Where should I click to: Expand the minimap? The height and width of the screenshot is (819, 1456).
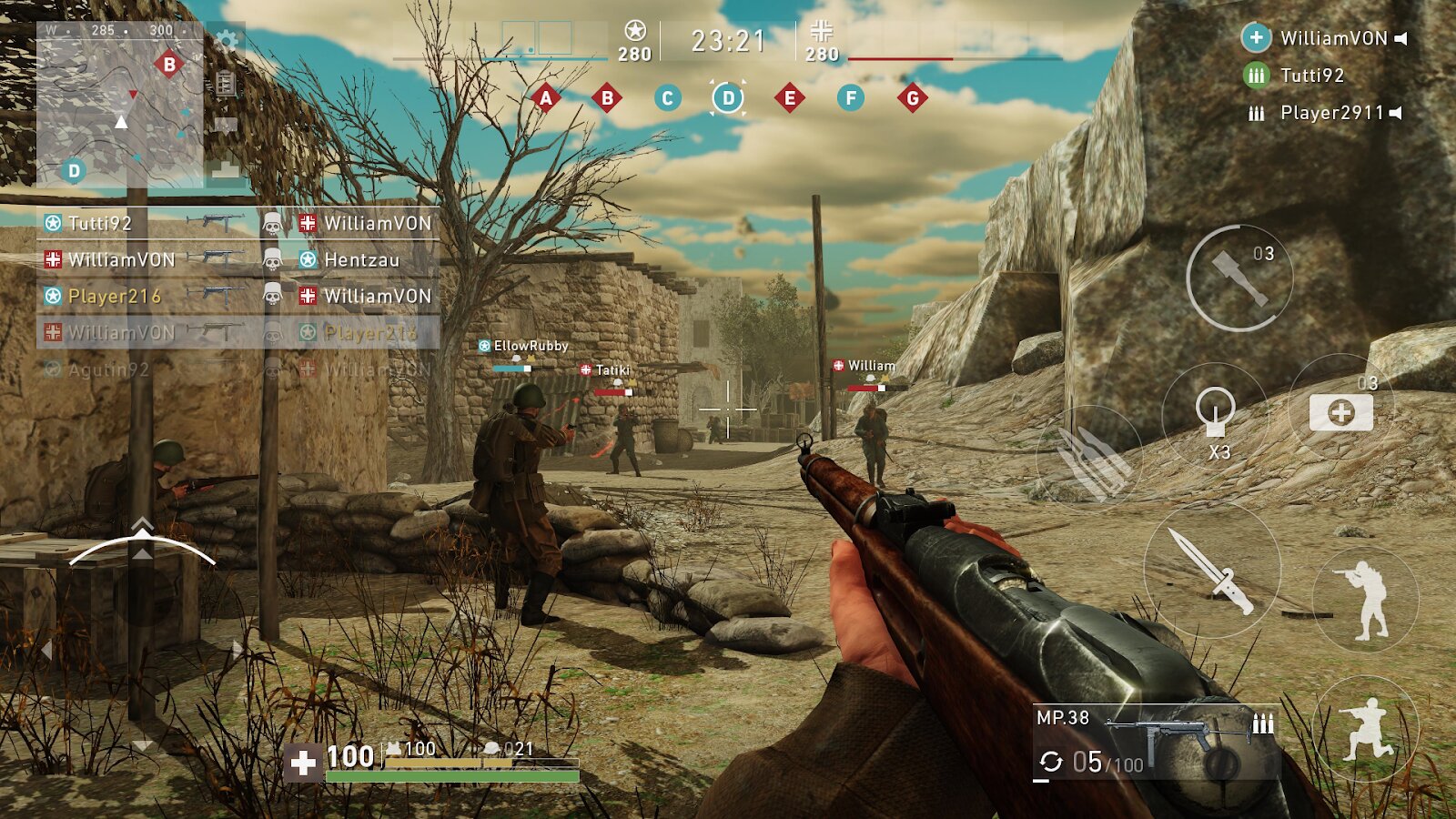point(119,105)
